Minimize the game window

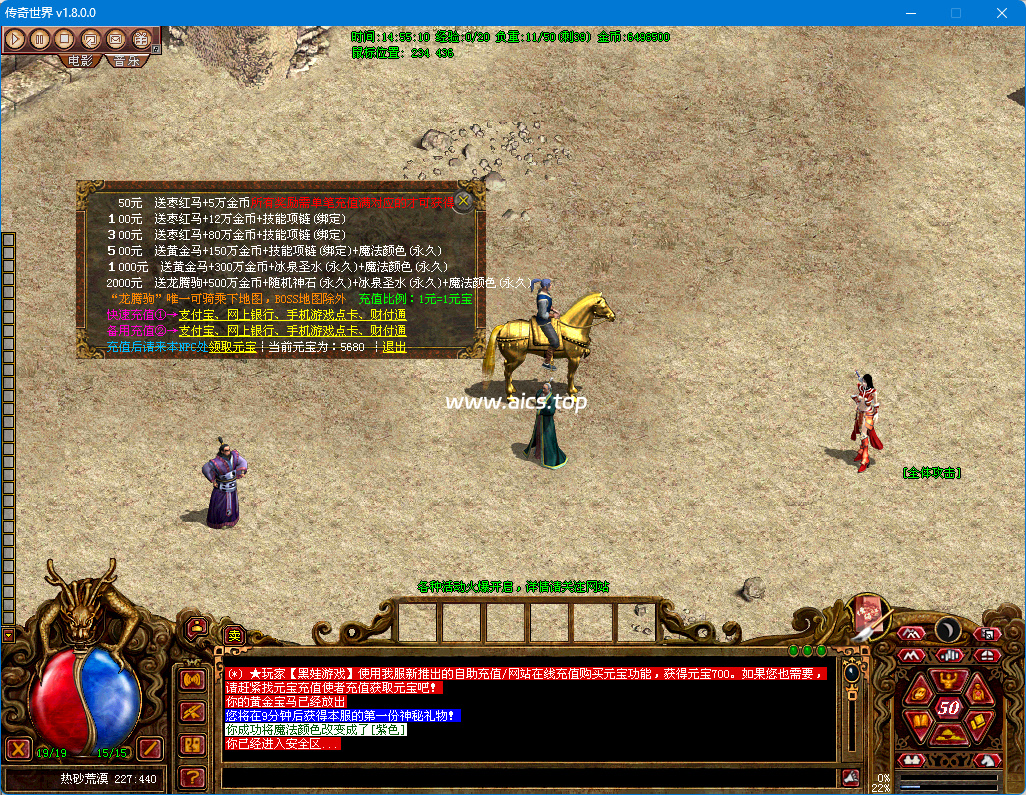[910, 13]
